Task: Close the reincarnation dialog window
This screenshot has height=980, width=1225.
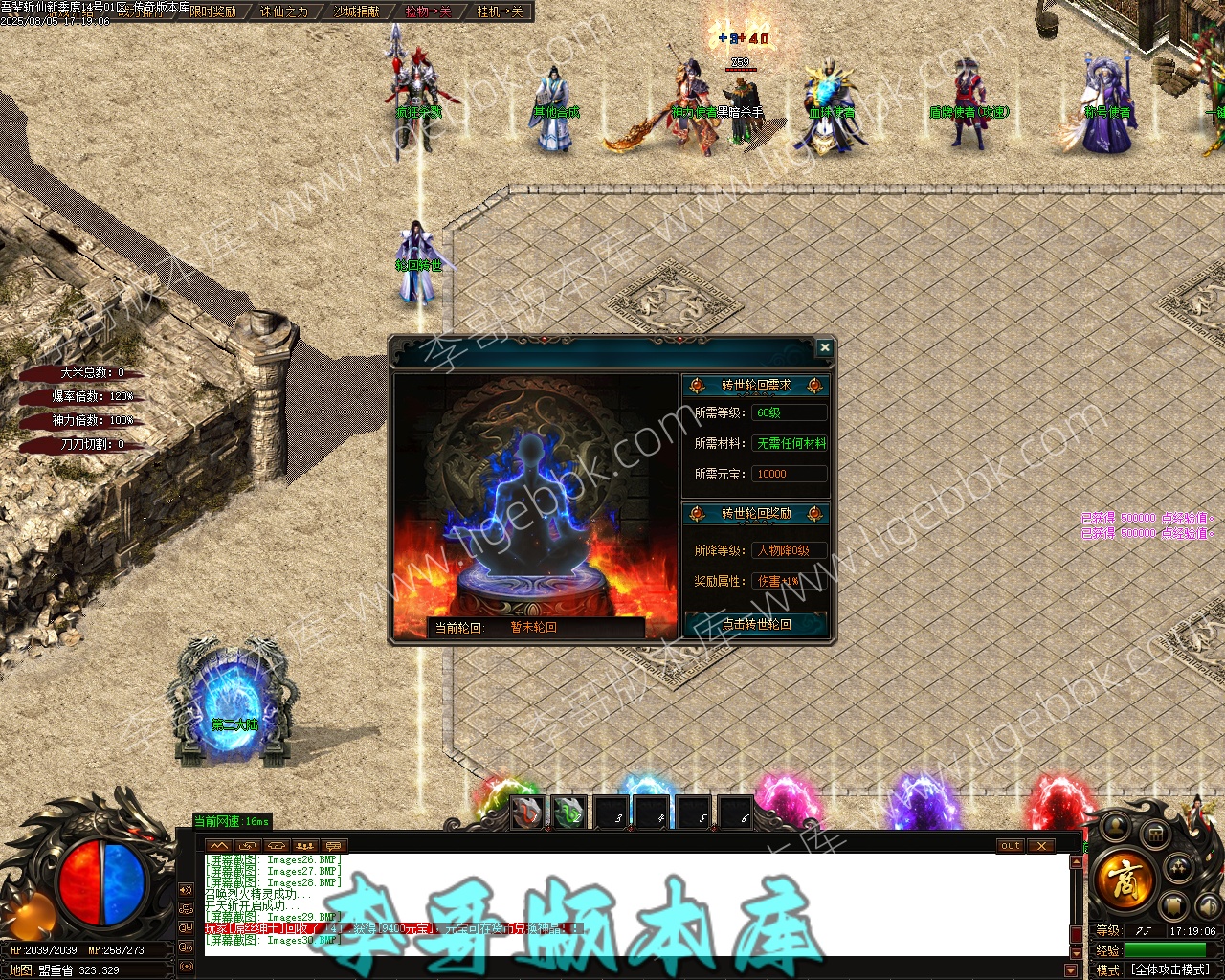Action: click(824, 348)
